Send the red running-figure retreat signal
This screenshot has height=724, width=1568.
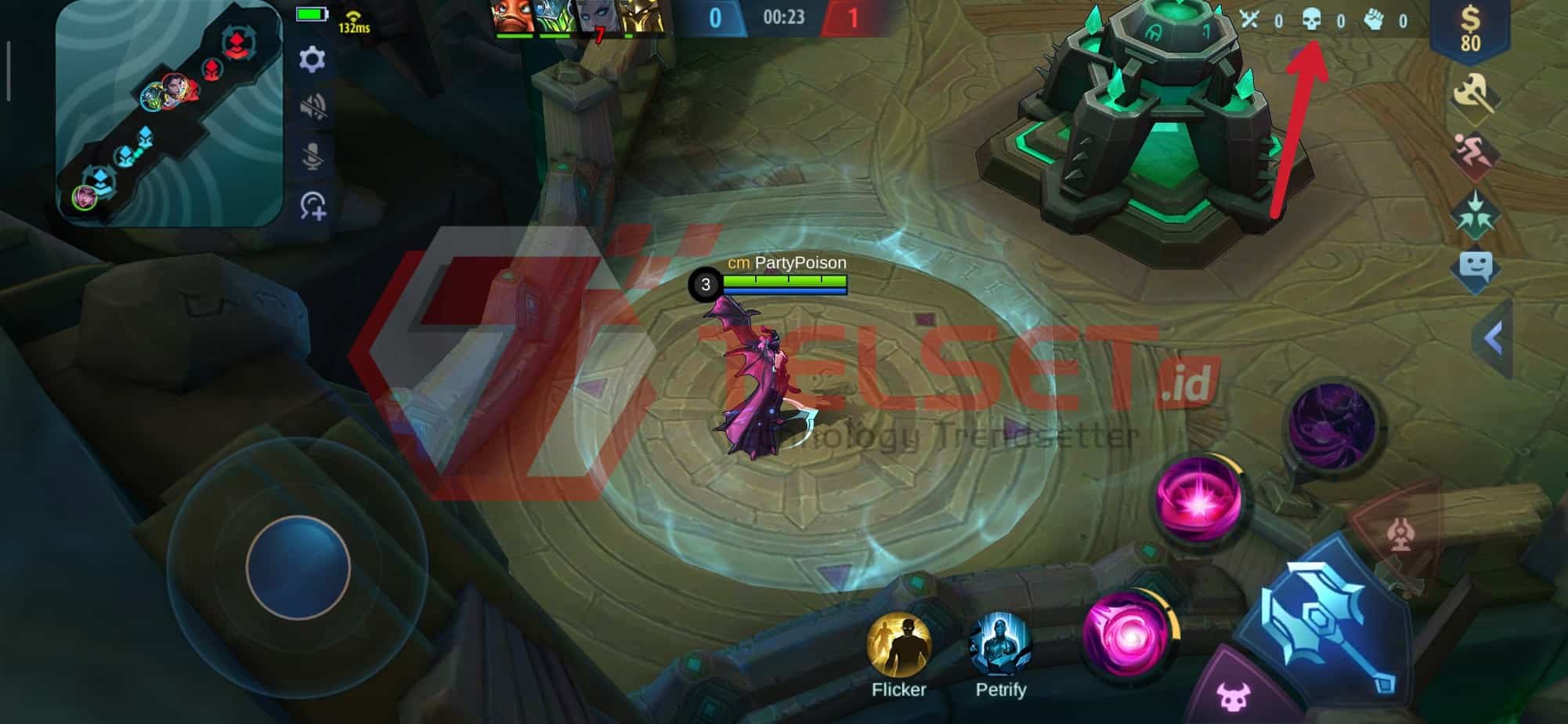[1473, 153]
